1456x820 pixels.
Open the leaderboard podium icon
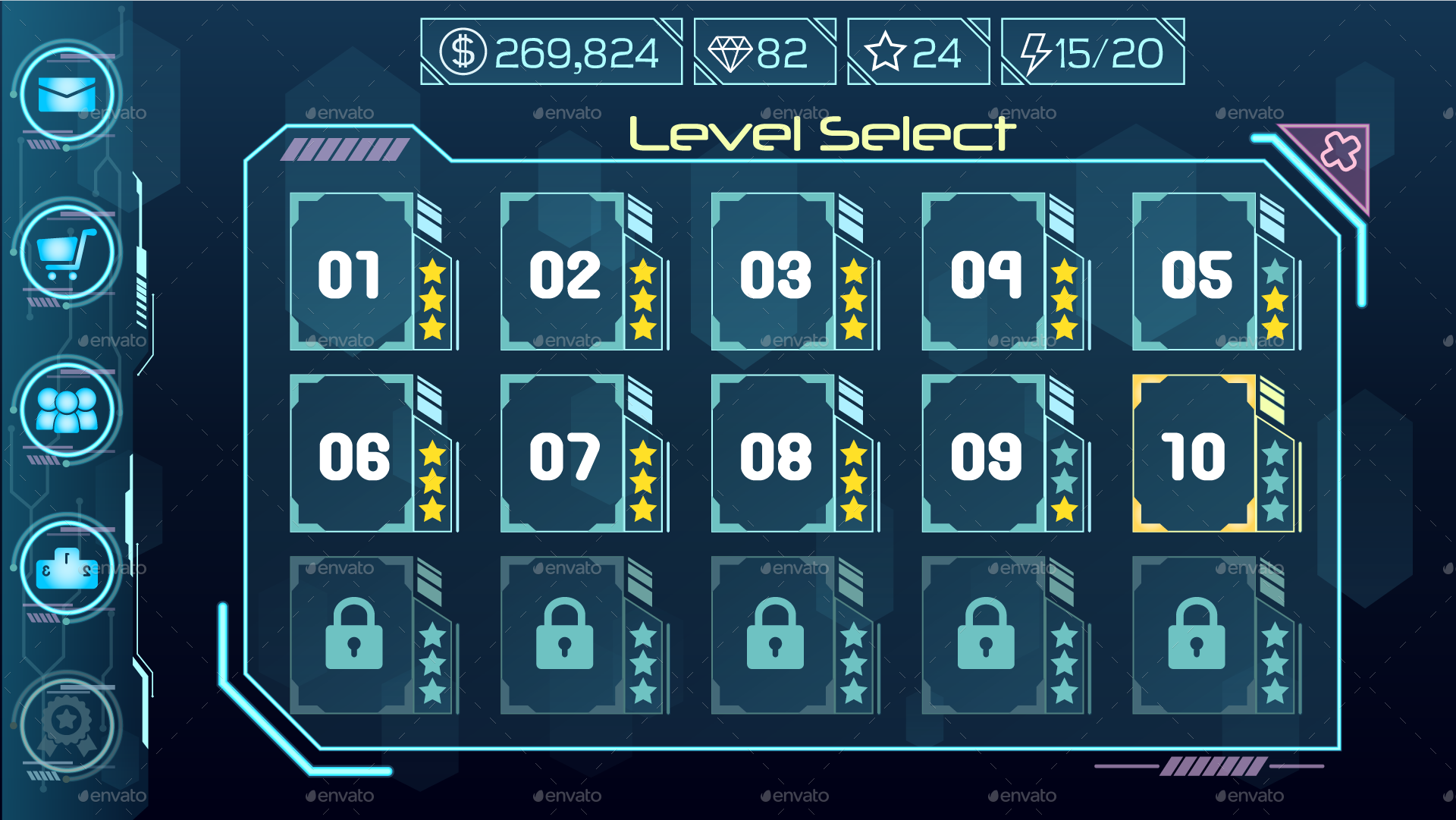pos(67,567)
